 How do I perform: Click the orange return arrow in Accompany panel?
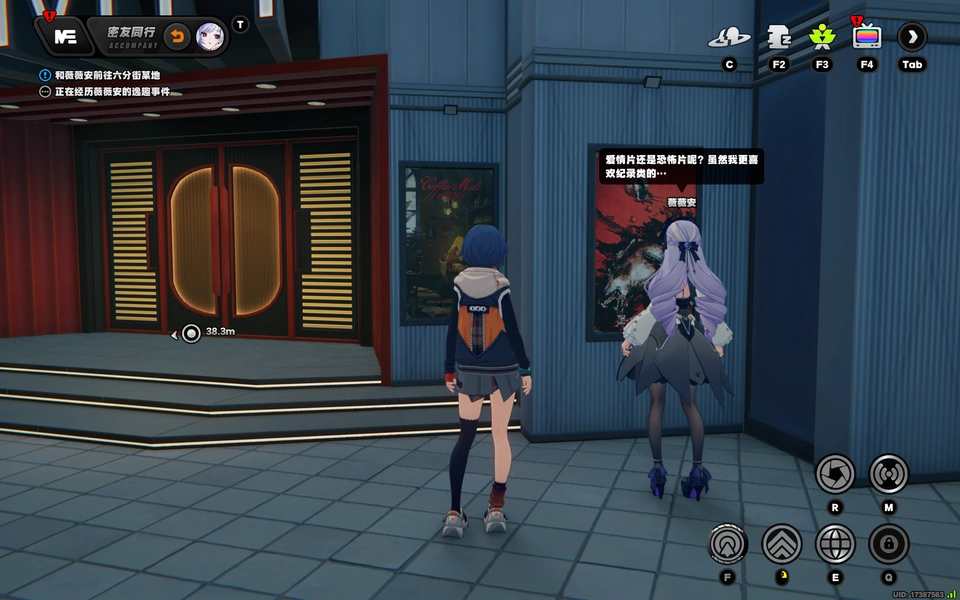pos(177,37)
